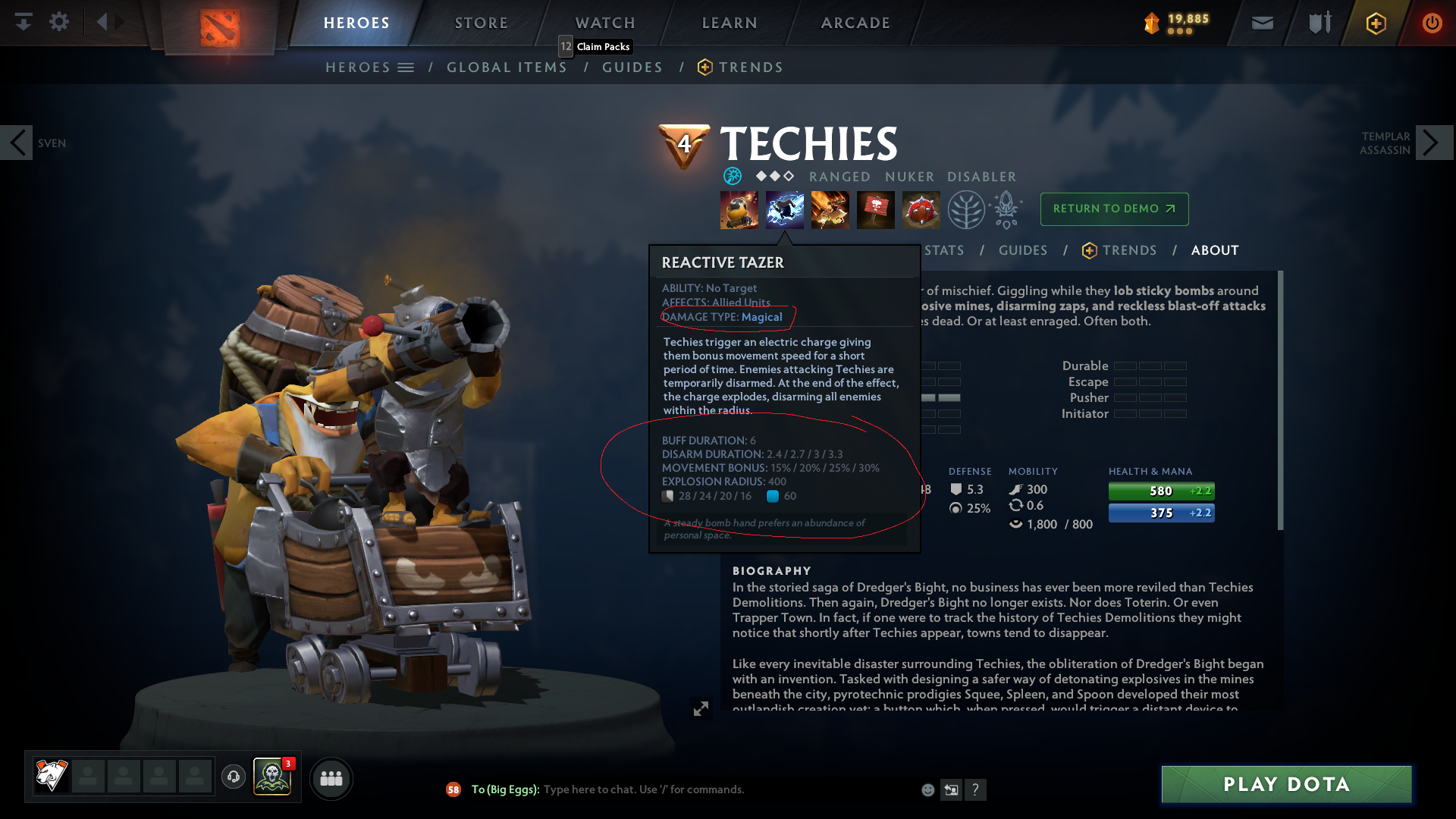Expand the heroes list hamburger menu
Image resolution: width=1456 pixels, height=819 pixels.
[x=407, y=67]
